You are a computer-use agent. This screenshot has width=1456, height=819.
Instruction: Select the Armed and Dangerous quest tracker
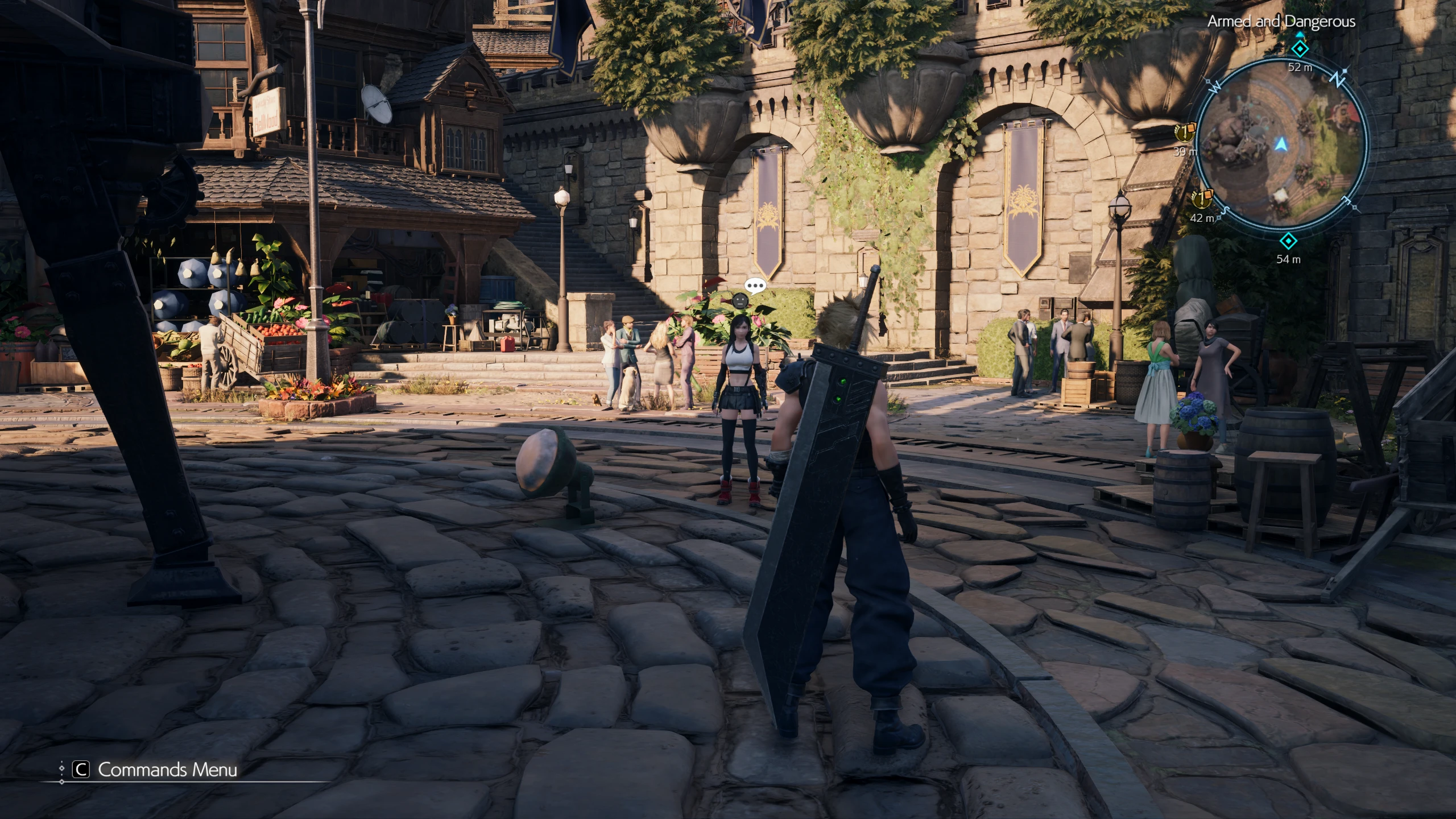click(1281, 22)
